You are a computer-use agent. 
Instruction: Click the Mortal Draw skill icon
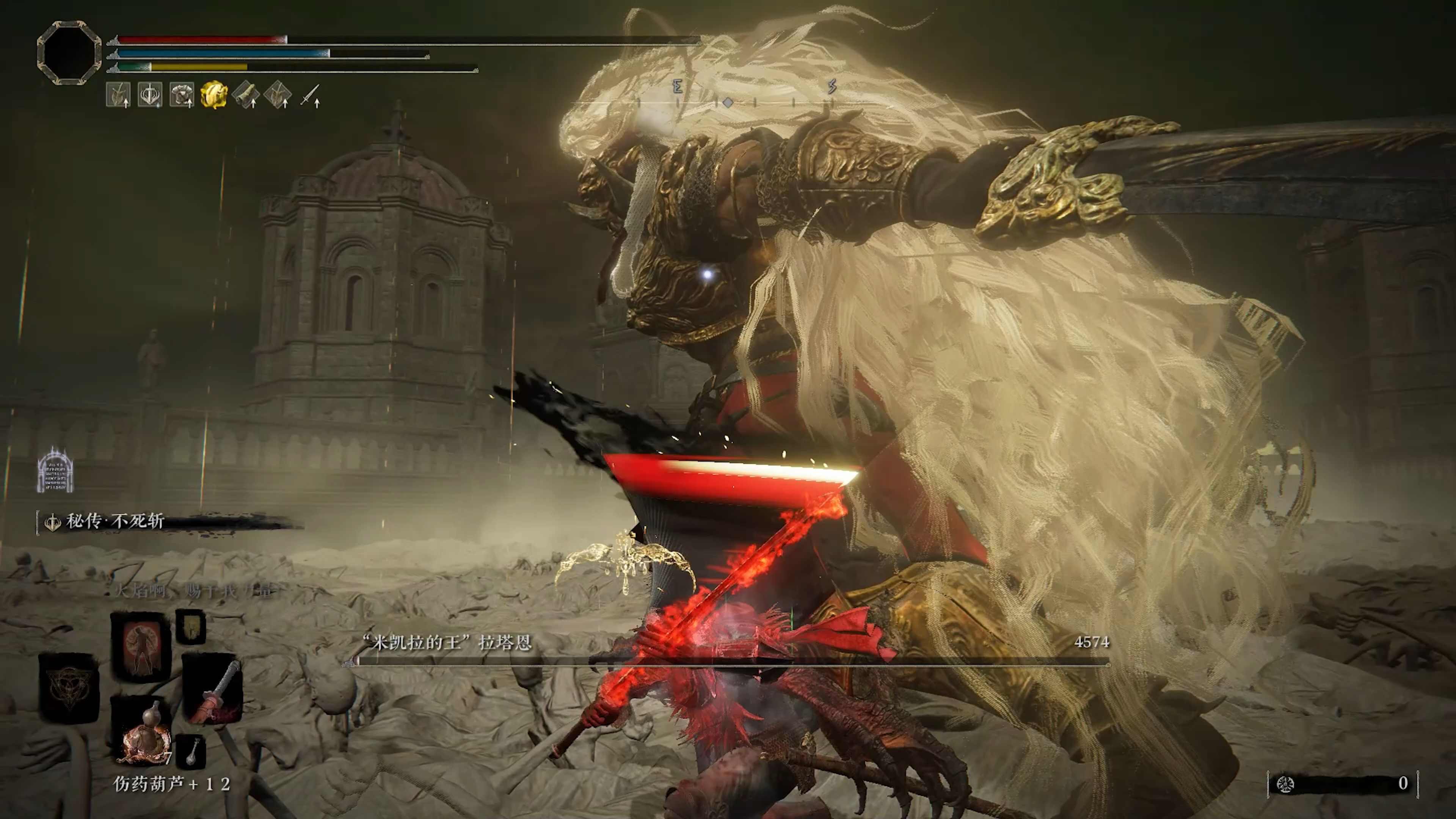point(53,522)
